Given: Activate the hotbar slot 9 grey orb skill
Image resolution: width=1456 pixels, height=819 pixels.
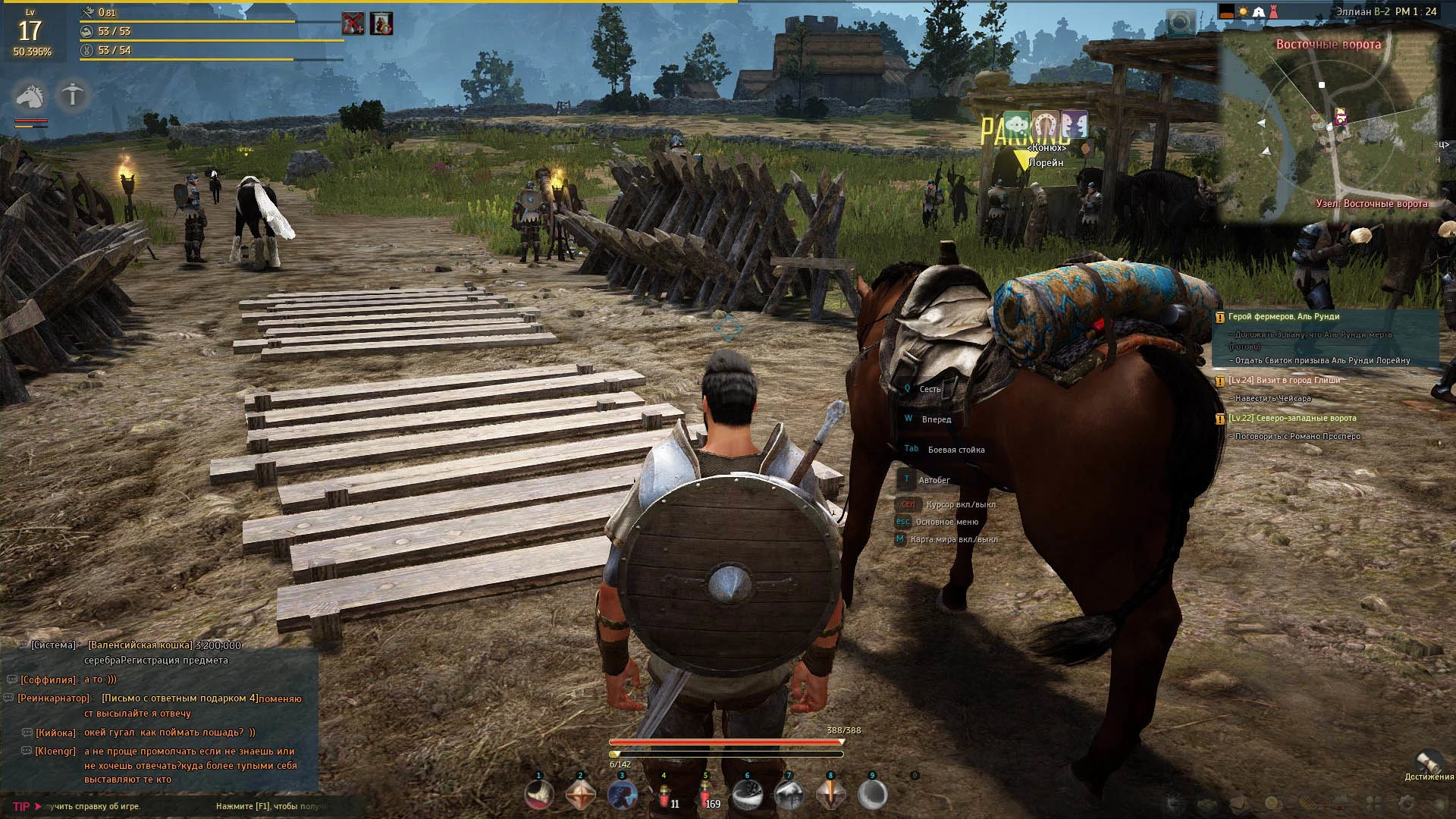Looking at the screenshot, I should (872, 795).
